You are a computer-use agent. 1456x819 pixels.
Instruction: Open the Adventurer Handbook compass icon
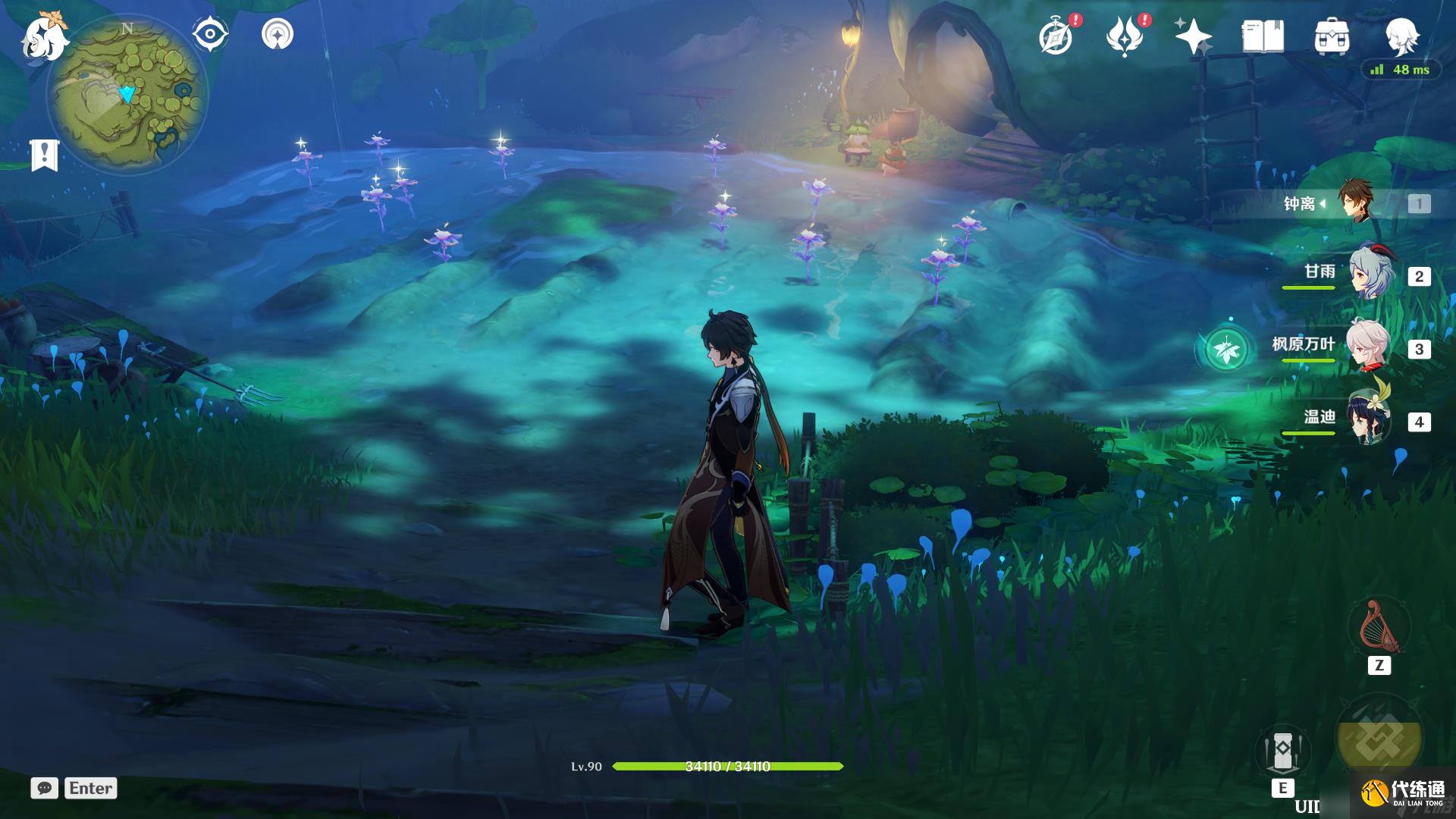pos(1056,37)
